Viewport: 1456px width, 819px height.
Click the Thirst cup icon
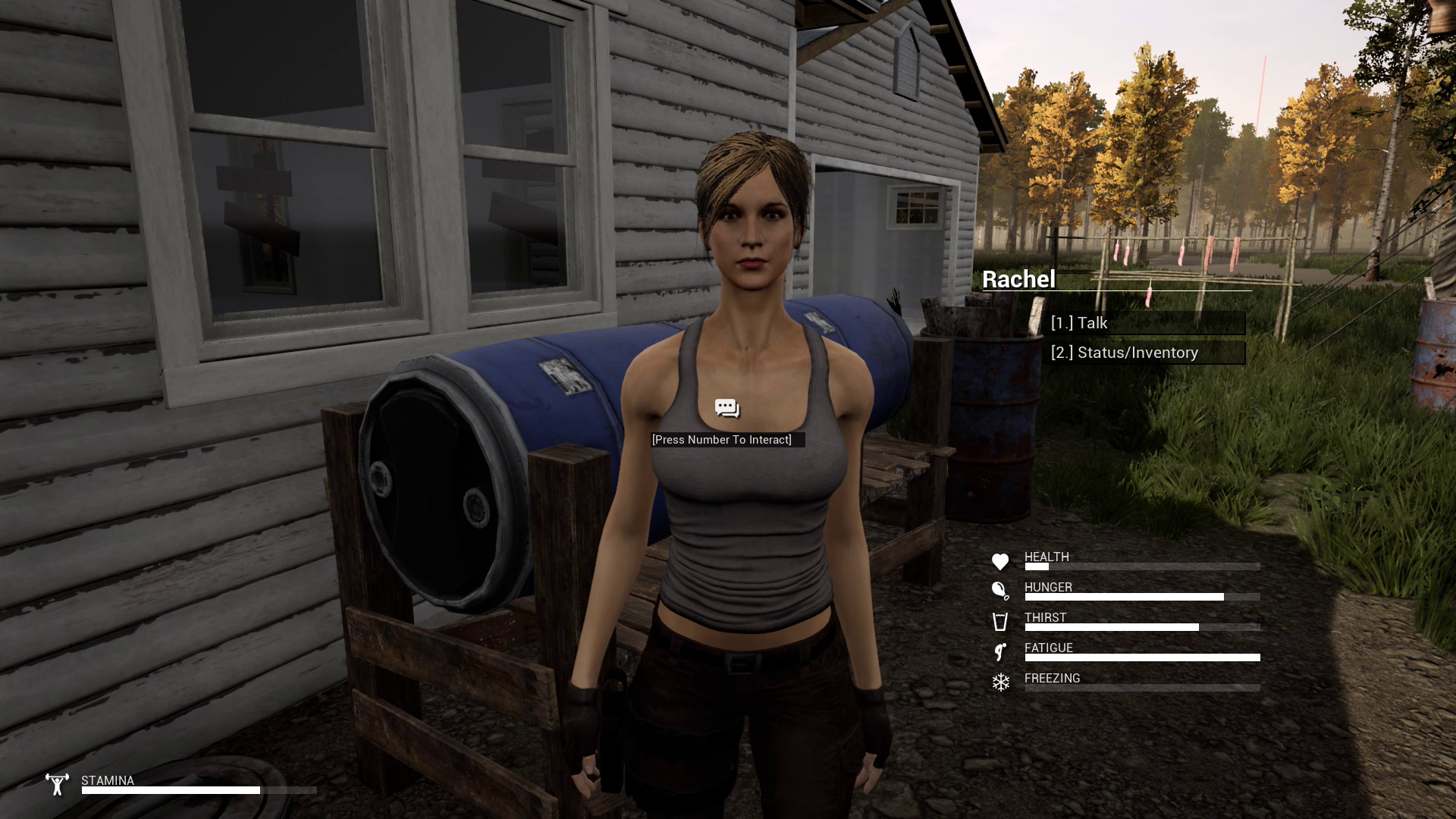(1001, 623)
